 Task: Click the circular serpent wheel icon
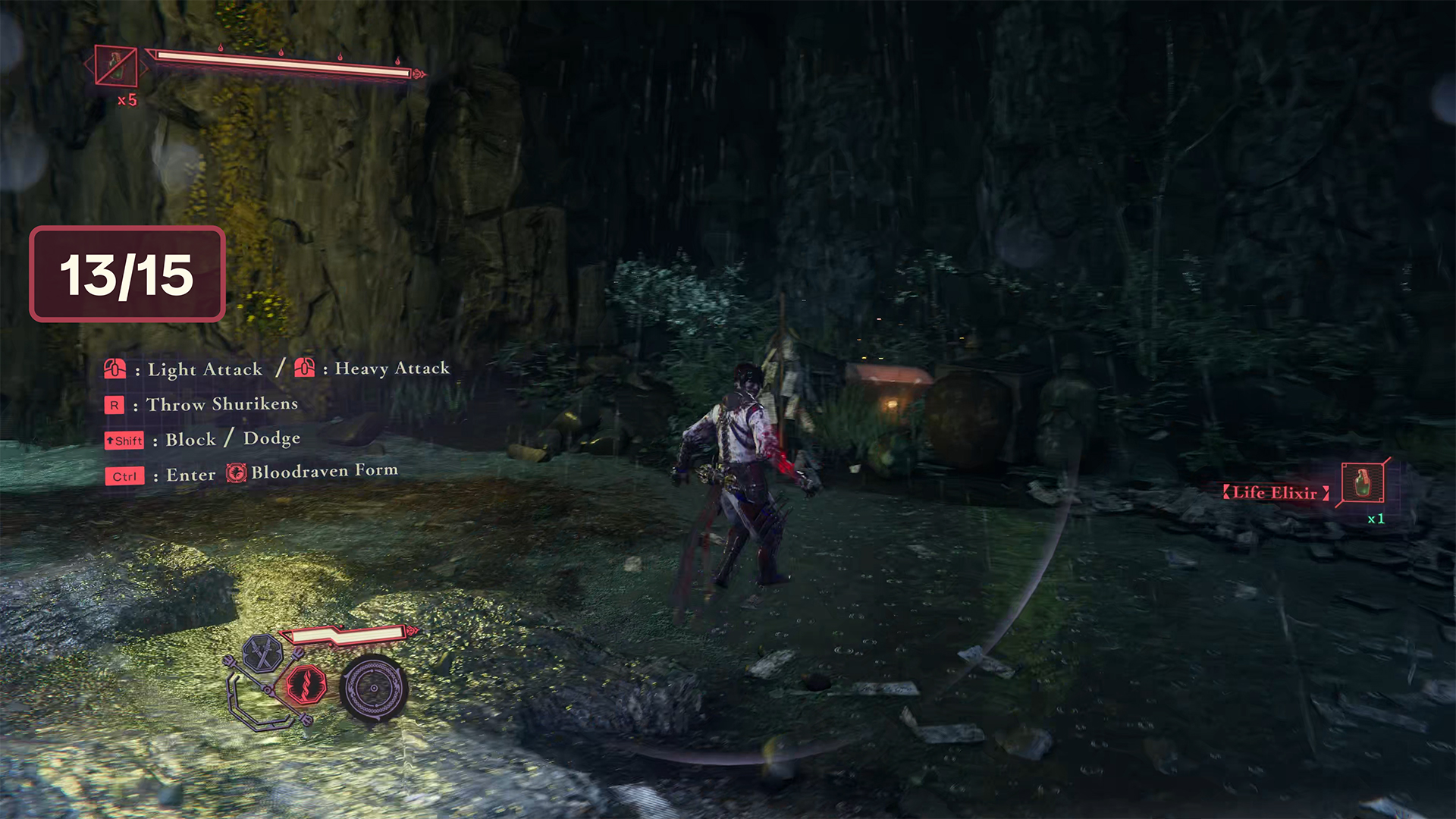(x=373, y=688)
